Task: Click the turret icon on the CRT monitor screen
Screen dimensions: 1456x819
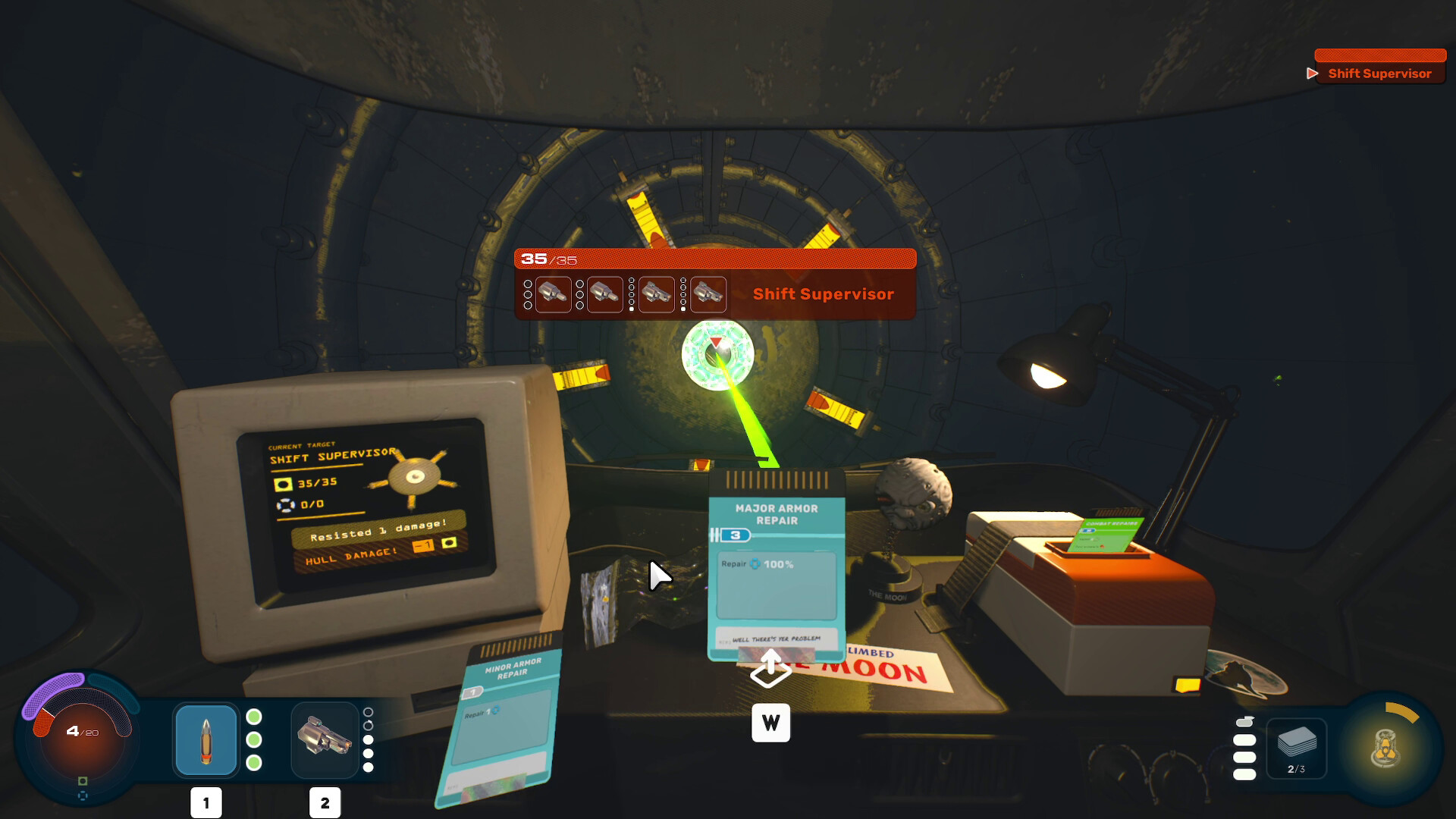Action: [x=415, y=478]
